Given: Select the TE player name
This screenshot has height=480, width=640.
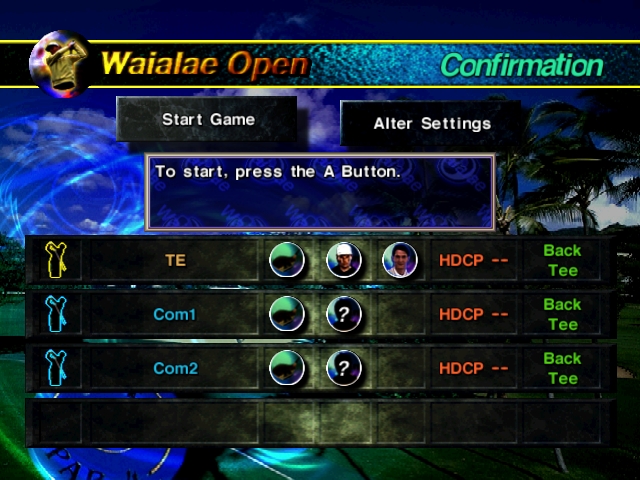Looking at the screenshot, I should (x=175, y=261).
